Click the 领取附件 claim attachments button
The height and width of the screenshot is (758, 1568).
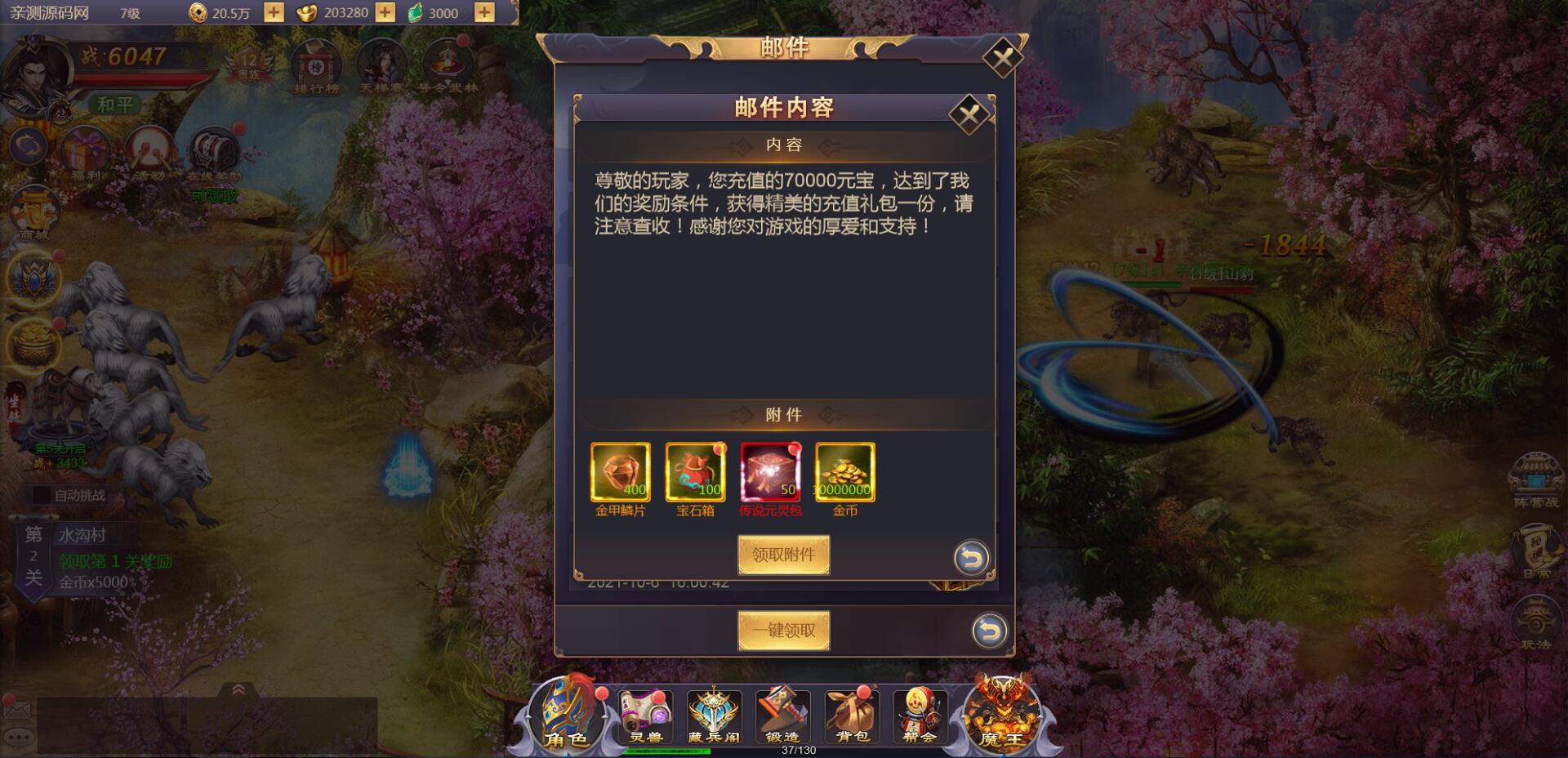point(783,554)
